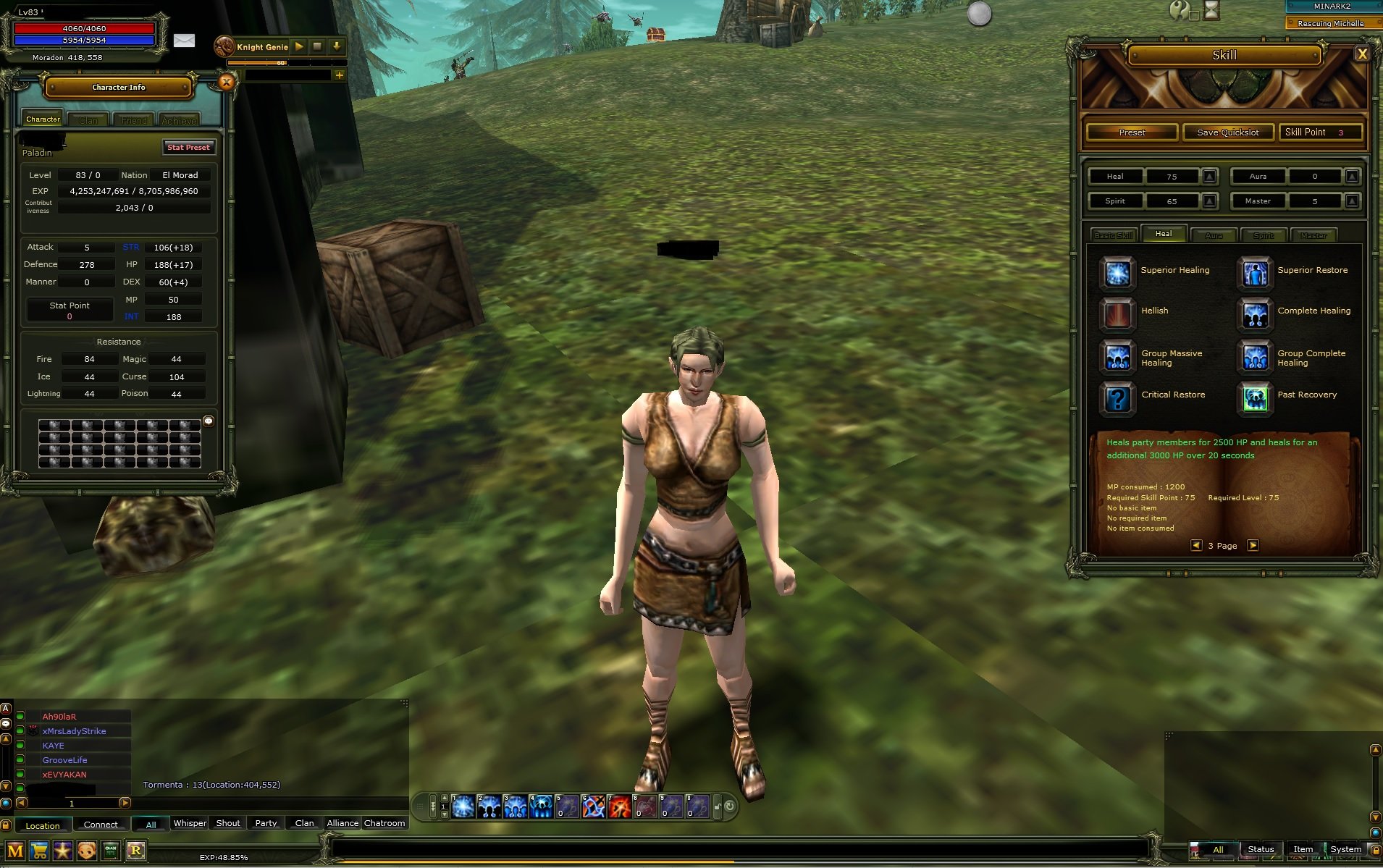Image resolution: width=1383 pixels, height=868 pixels.
Task: Activate skill in hotbar slot 1
Action: pyautogui.click(x=463, y=805)
